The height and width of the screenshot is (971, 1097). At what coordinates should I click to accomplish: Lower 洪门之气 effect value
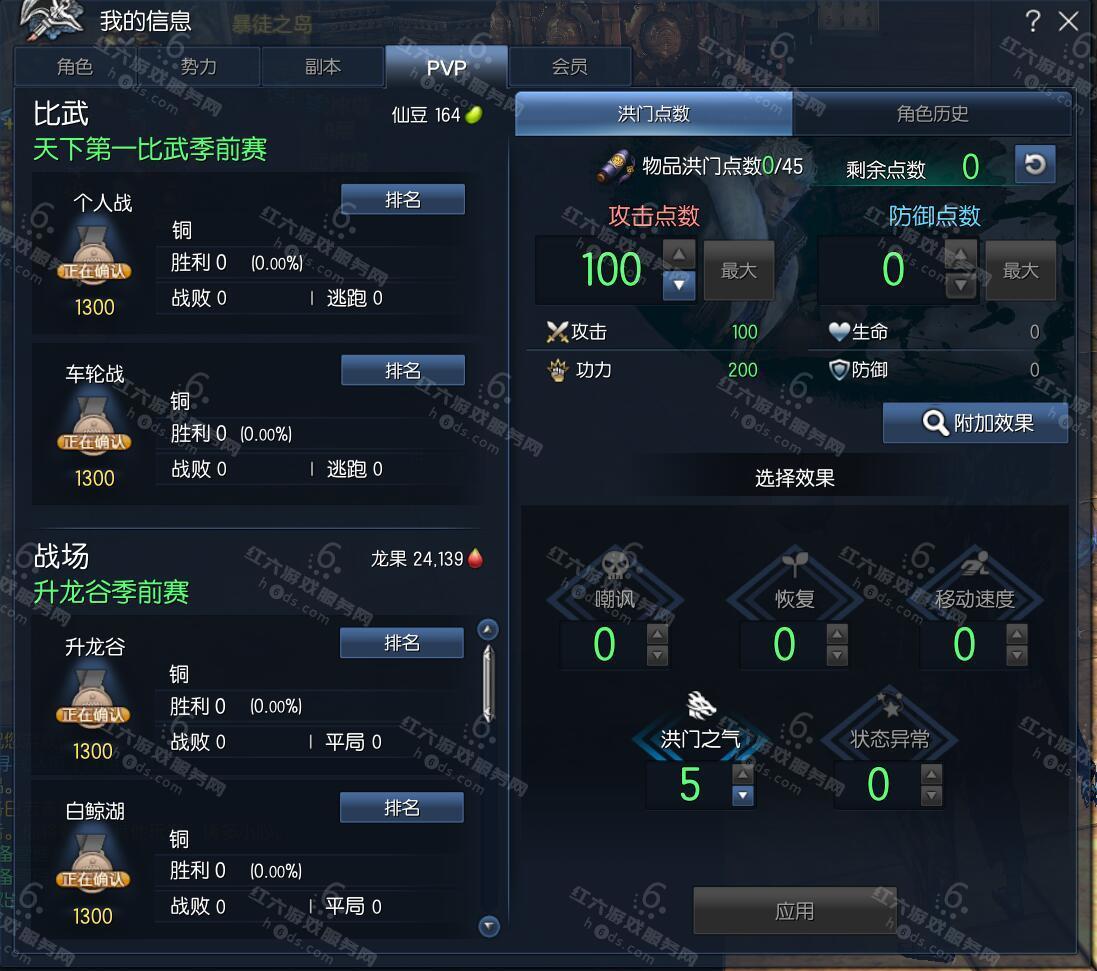click(742, 796)
